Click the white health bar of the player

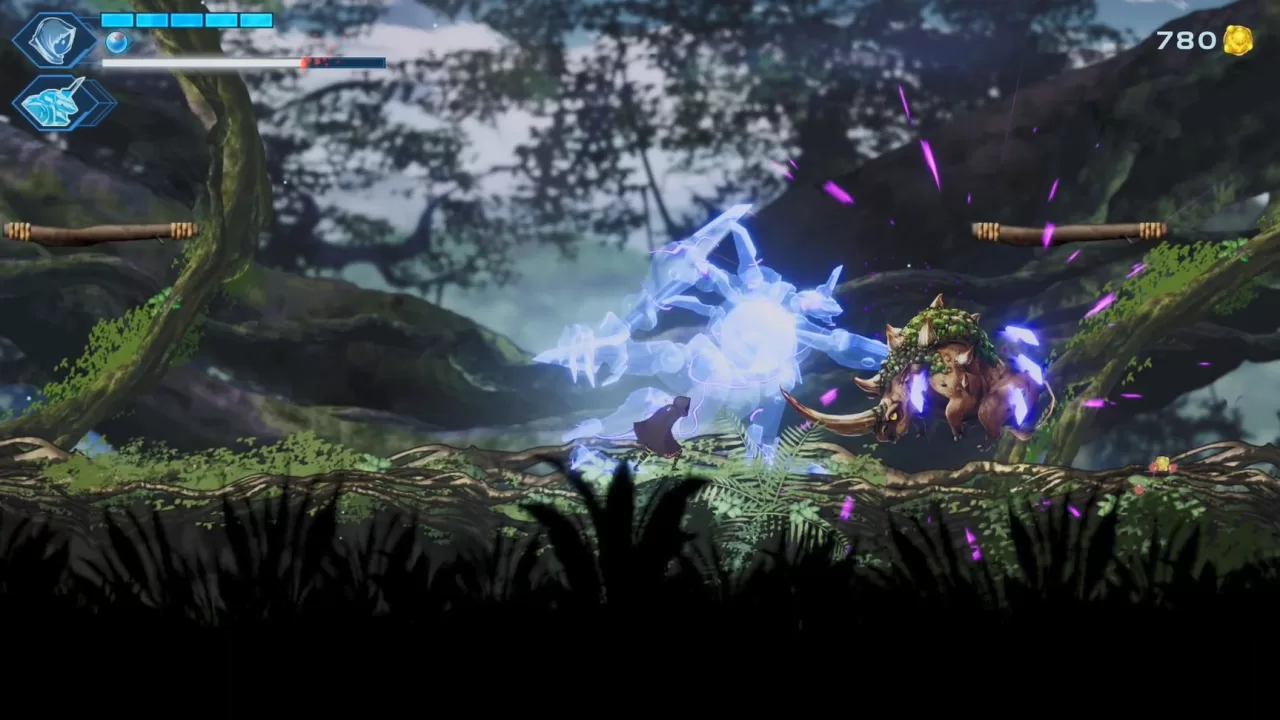tap(200, 63)
